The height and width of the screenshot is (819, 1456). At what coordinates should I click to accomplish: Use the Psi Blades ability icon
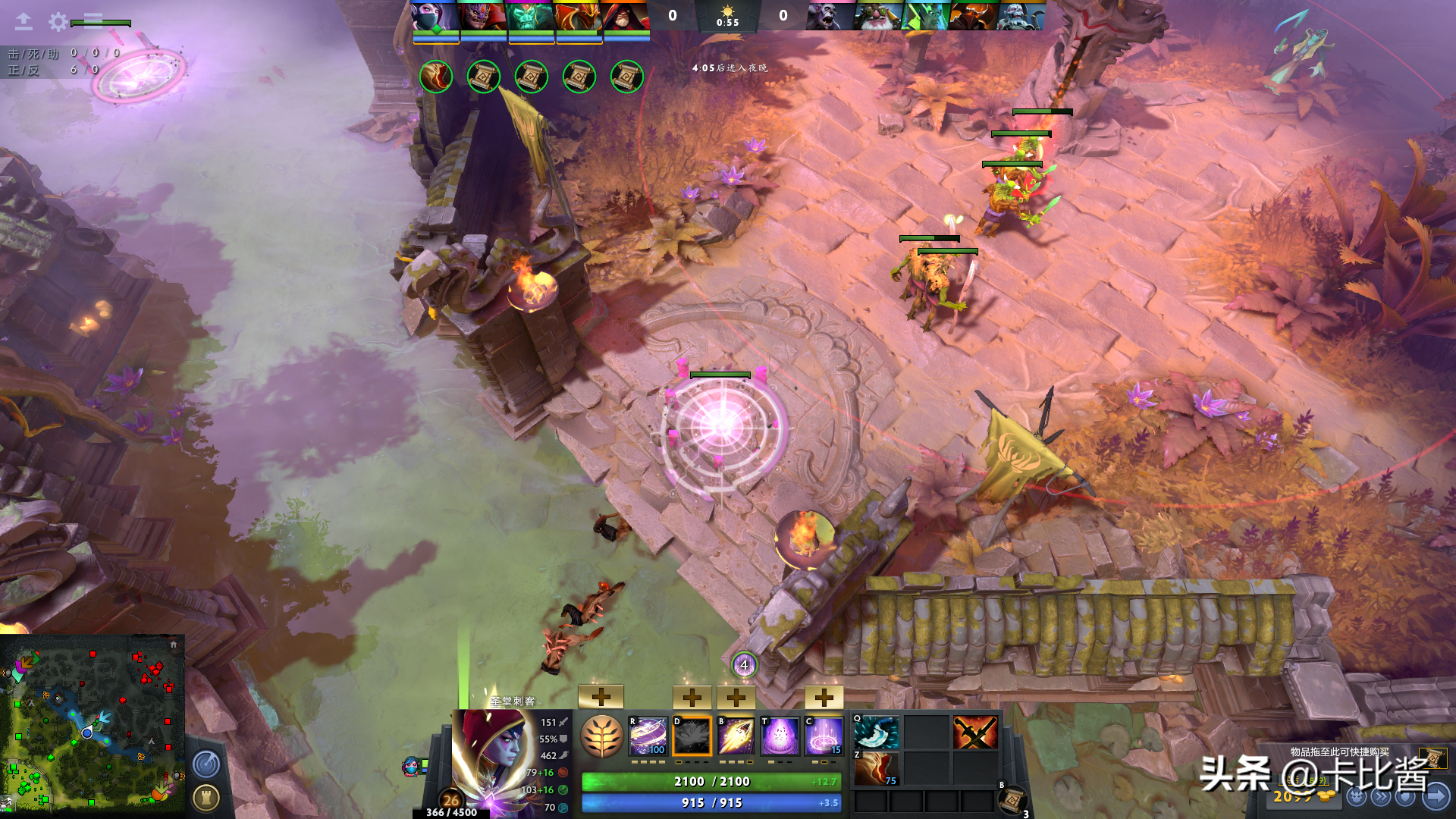click(x=736, y=736)
